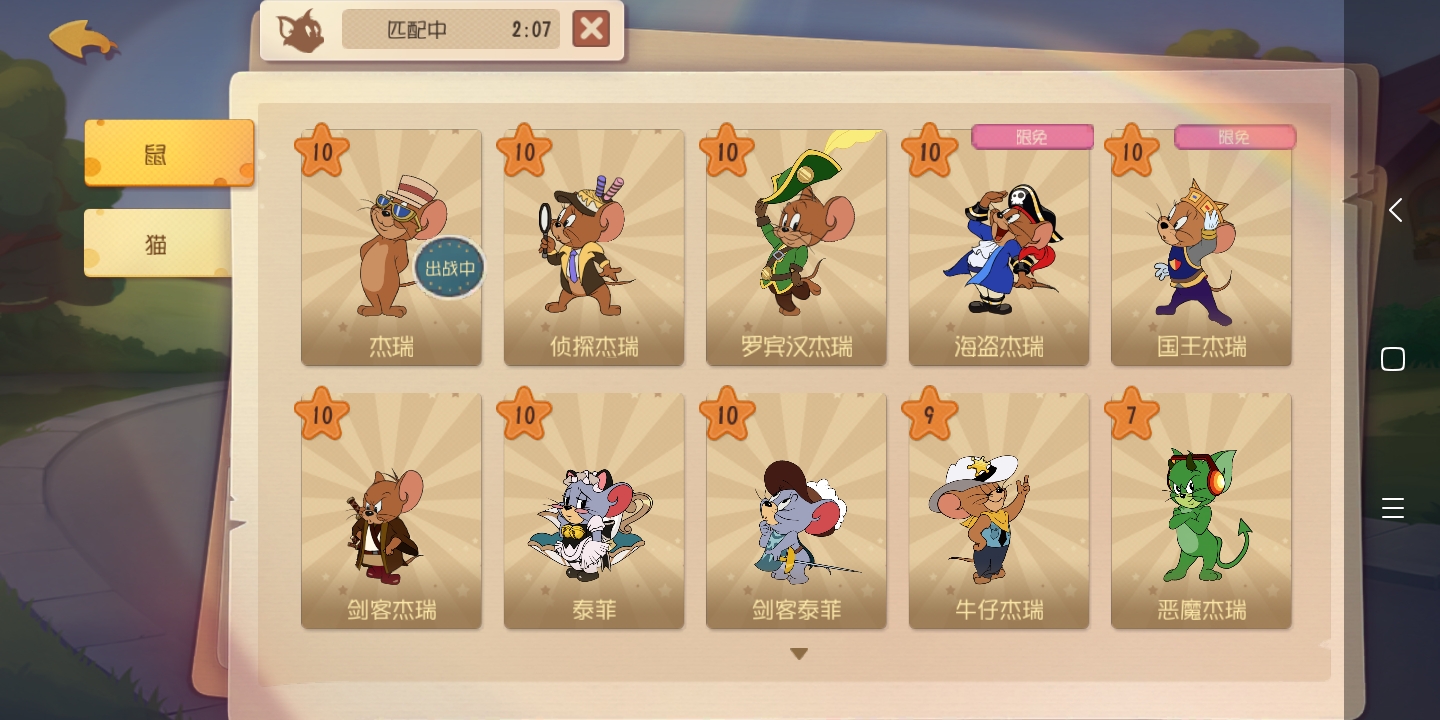Expand the list with the down arrow
The height and width of the screenshot is (720, 1440).
click(798, 653)
